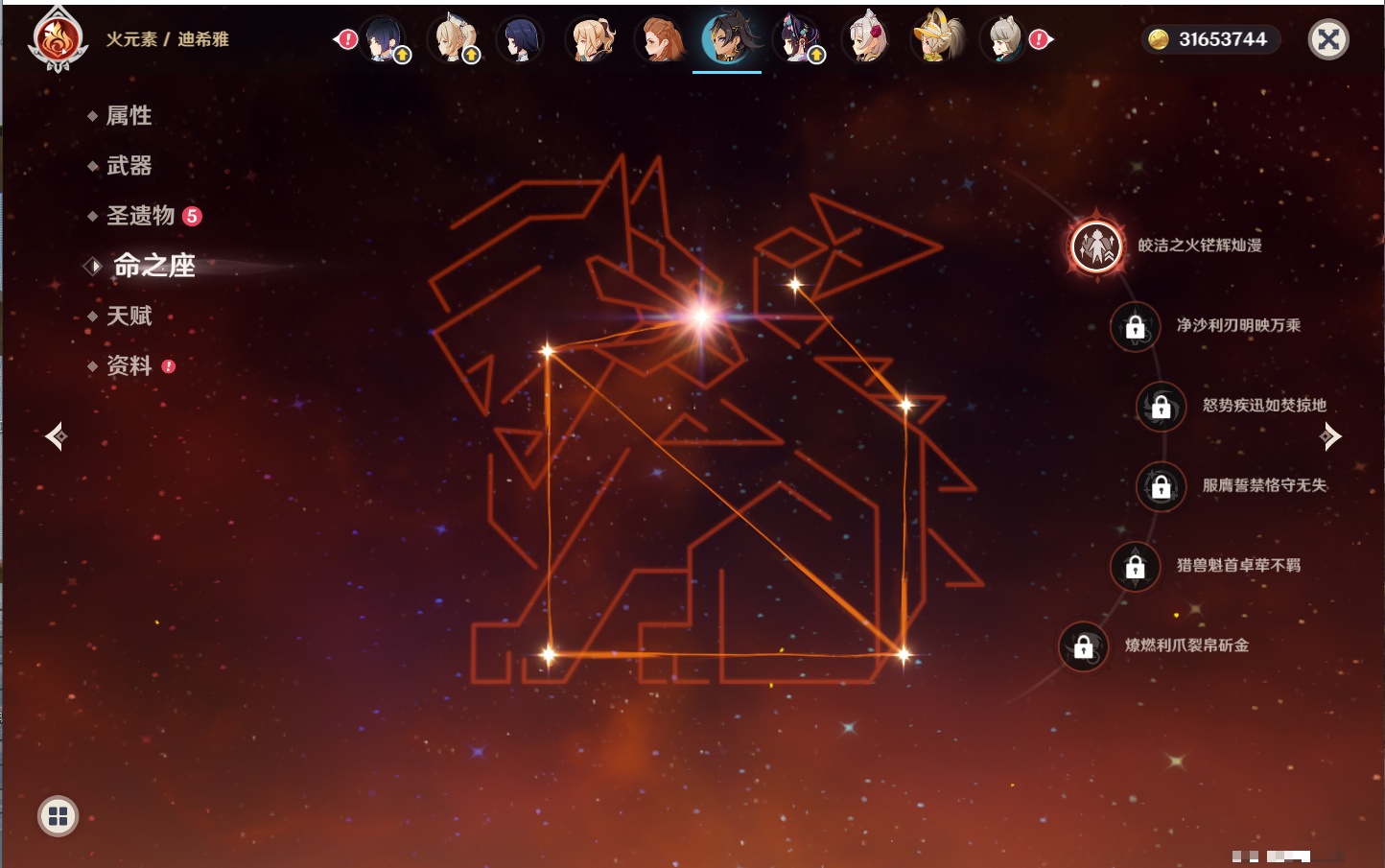This screenshot has width=1385, height=868.
Task: Select locked constellation 猎兽魁首卓荦不羁
Action: (1135, 566)
